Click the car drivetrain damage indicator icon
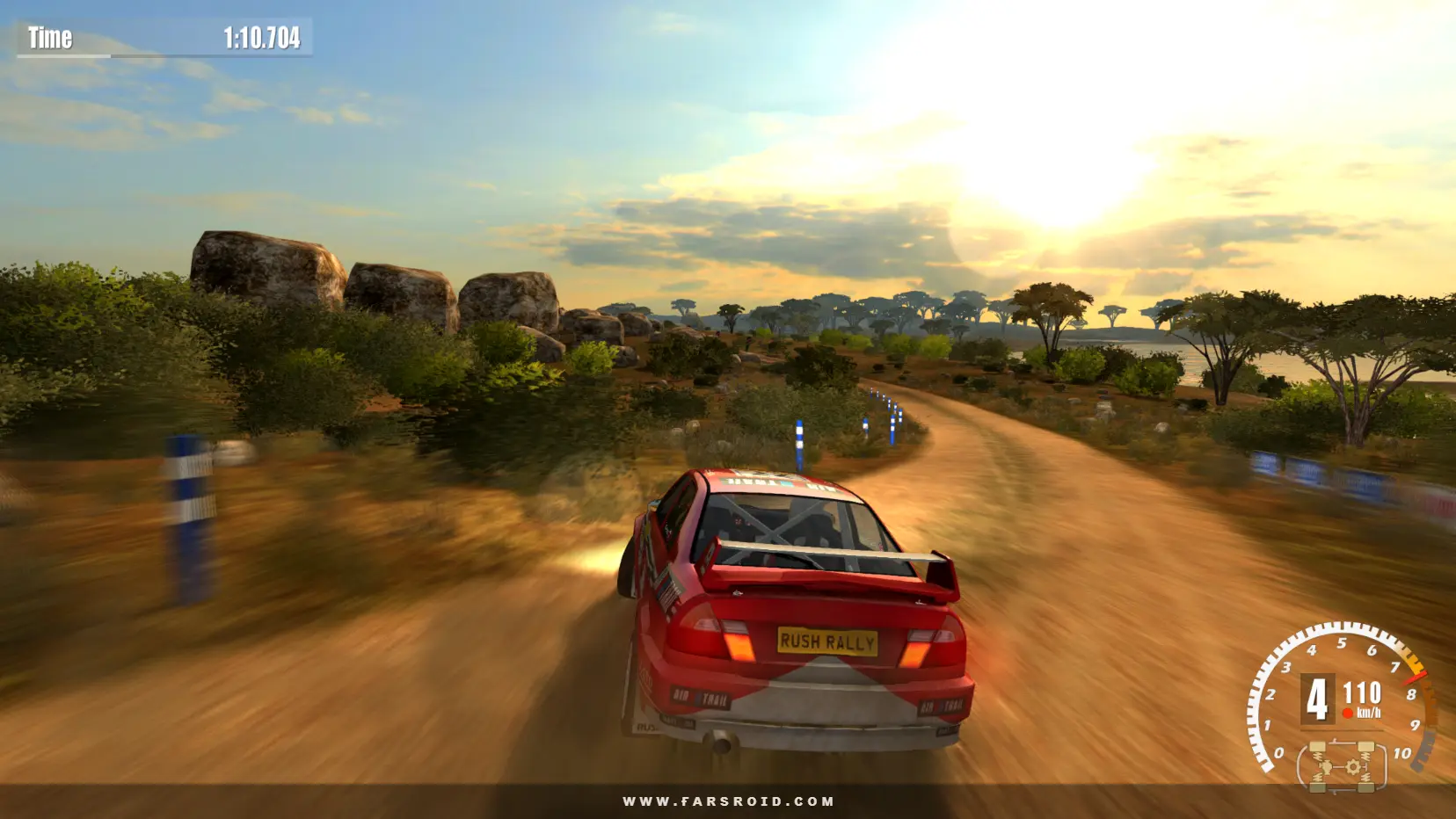The width and height of the screenshot is (1456, 819). click(1342, 765)
